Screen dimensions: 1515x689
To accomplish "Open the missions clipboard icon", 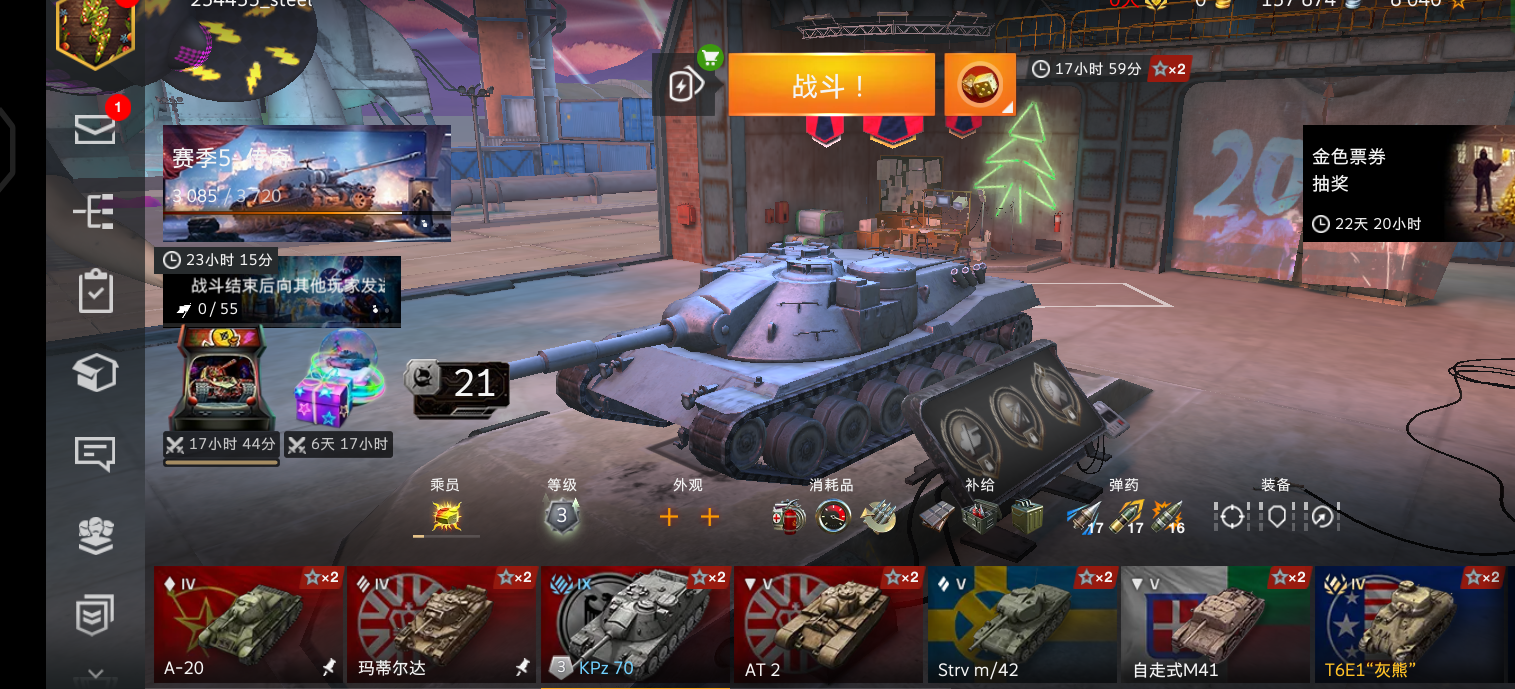I will click(x=95, y=291).
